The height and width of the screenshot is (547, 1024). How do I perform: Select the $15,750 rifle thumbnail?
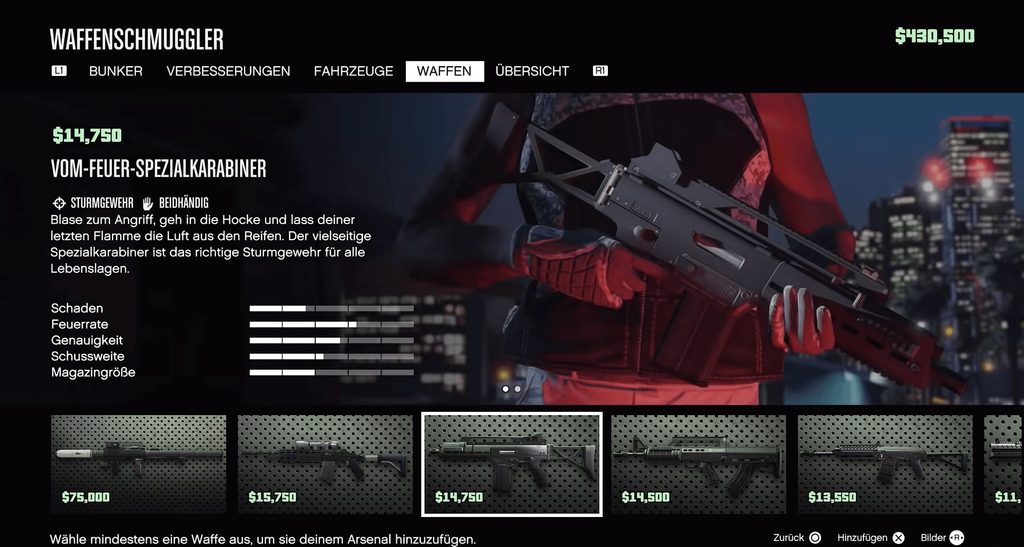[x=325, y=464]
